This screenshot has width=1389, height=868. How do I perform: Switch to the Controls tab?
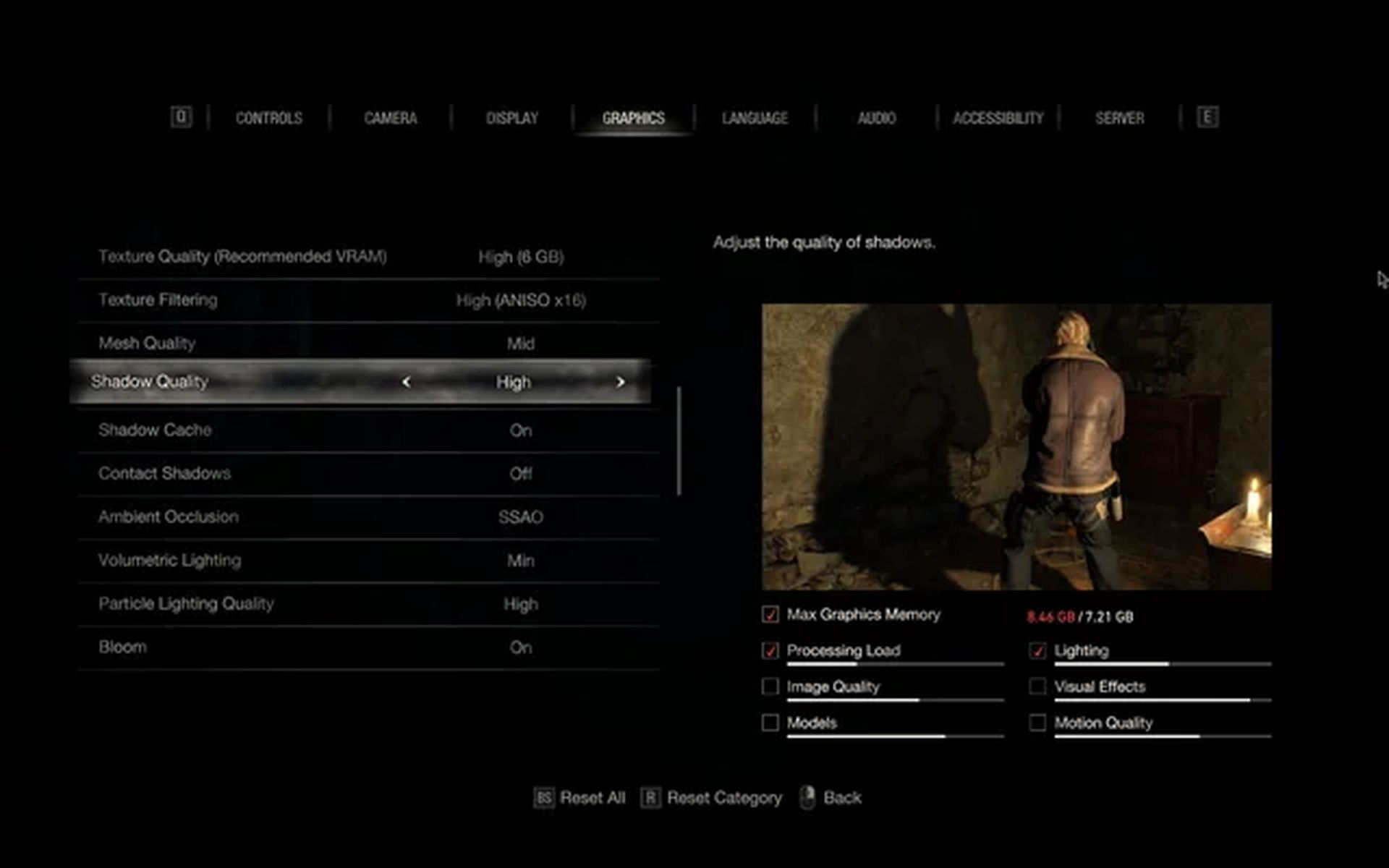coord(268,118)
